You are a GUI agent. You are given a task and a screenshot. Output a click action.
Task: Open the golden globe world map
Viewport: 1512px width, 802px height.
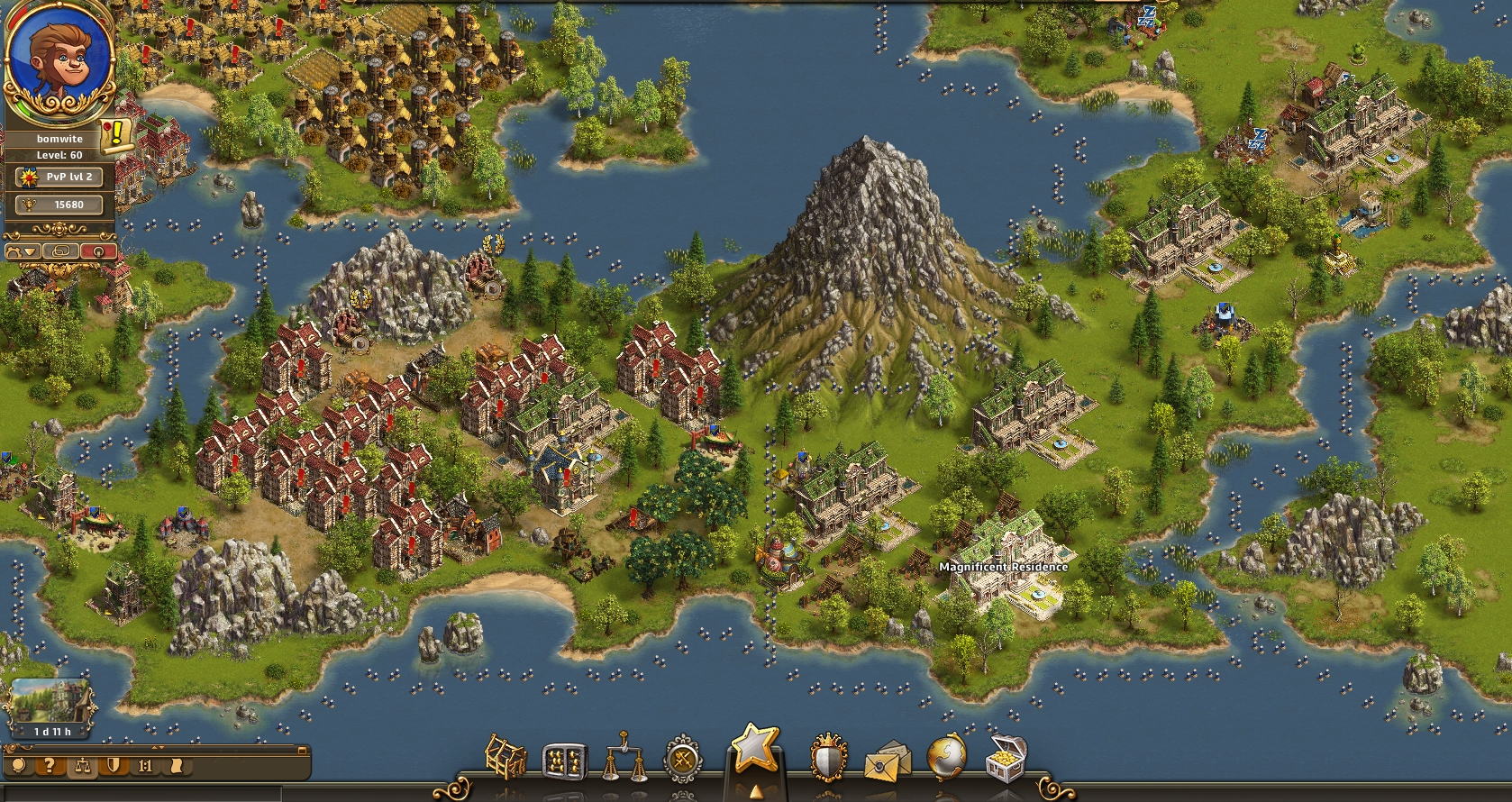point(946,757)
